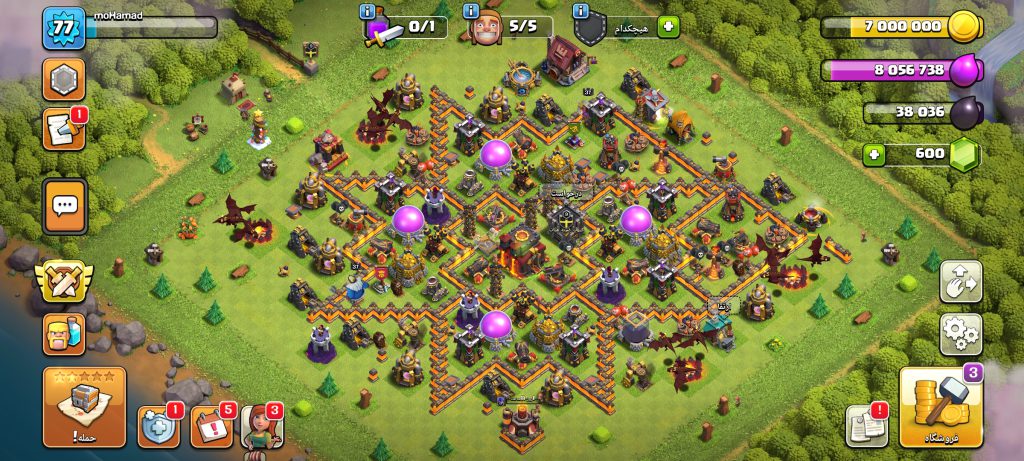
Task: Add shield time with the green plus
Action: [x=668, y=27]
